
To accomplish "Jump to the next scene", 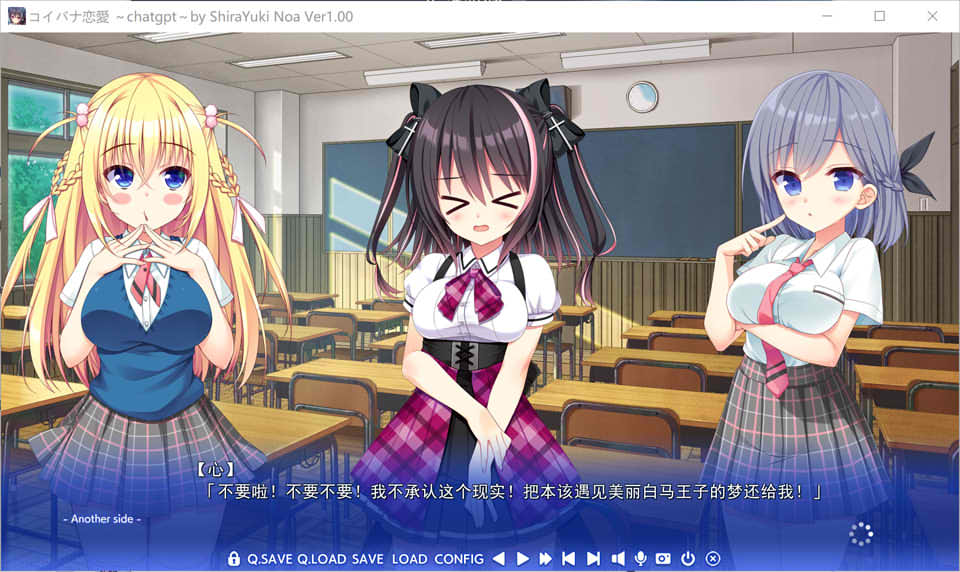I will tap(593, 559).
